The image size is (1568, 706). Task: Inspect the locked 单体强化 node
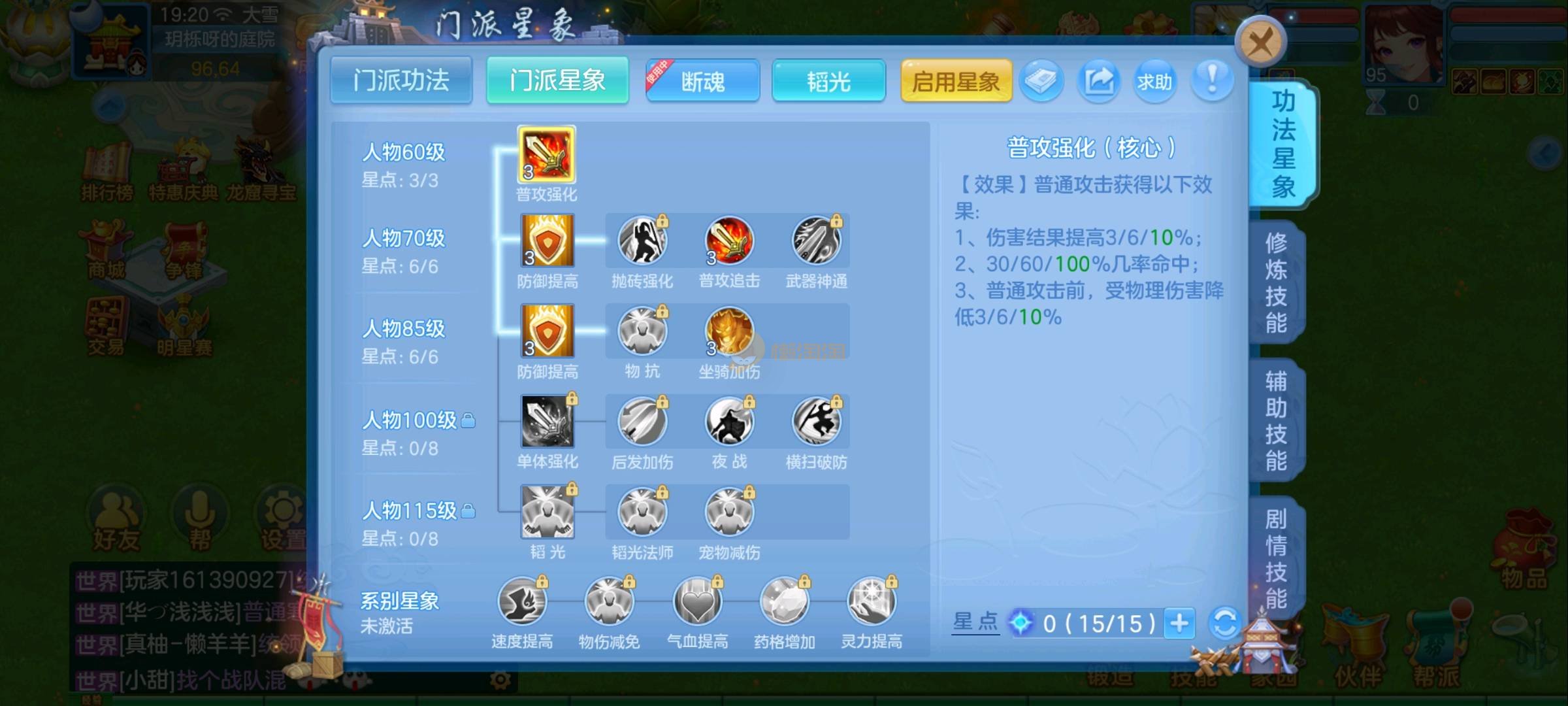[547, 422]
